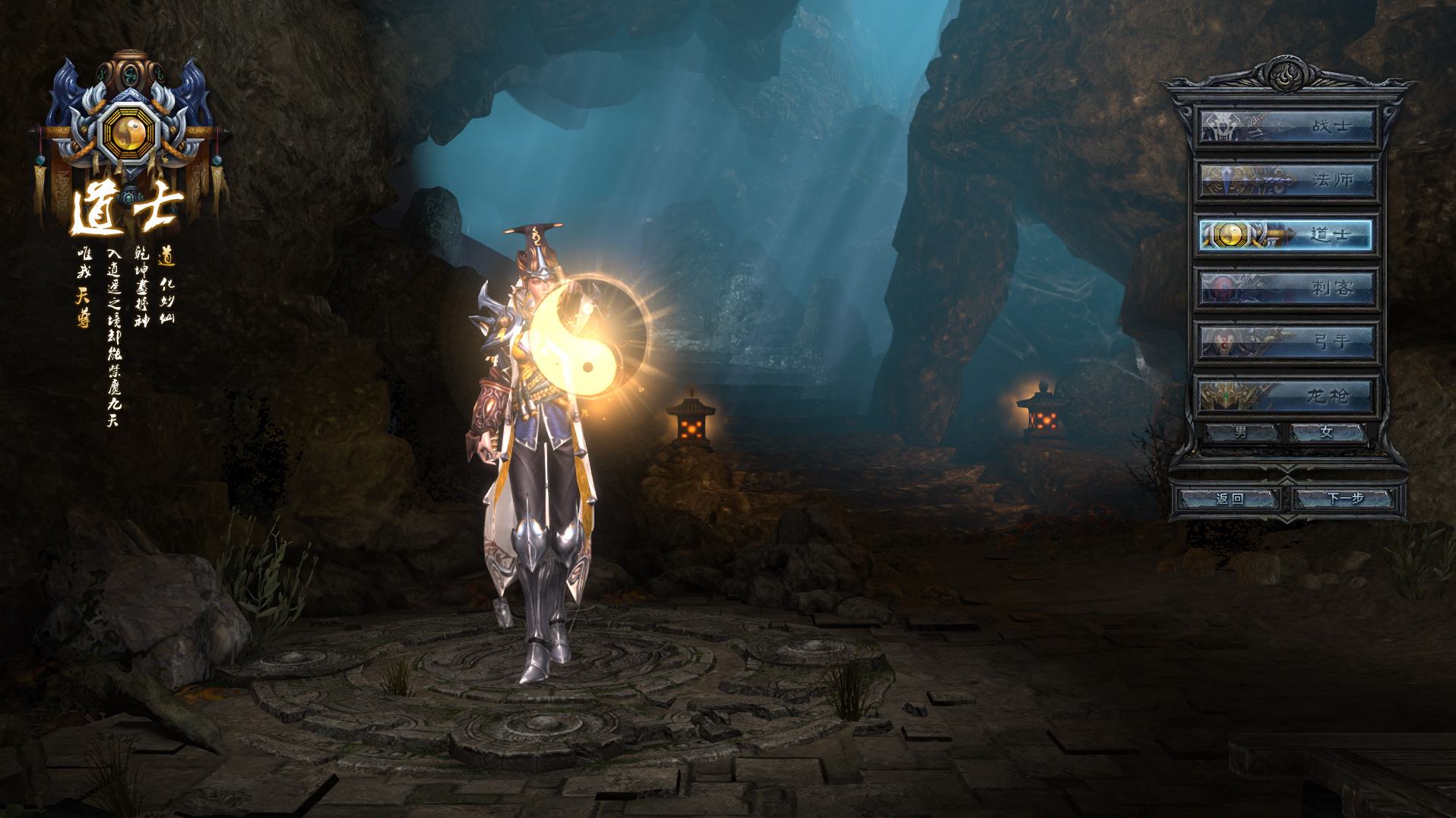Choose the 法师 mage class

point(1287,181)
